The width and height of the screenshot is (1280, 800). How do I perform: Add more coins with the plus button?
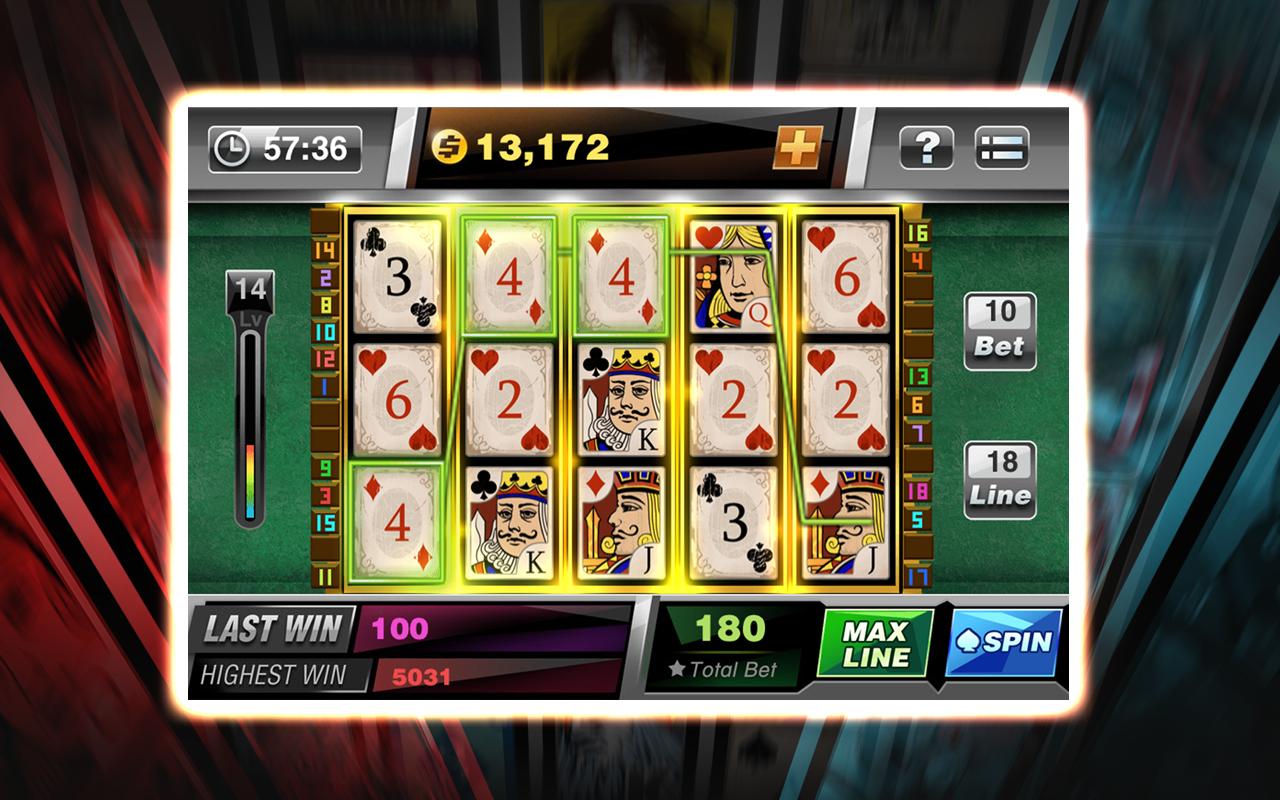click(796, 149)
